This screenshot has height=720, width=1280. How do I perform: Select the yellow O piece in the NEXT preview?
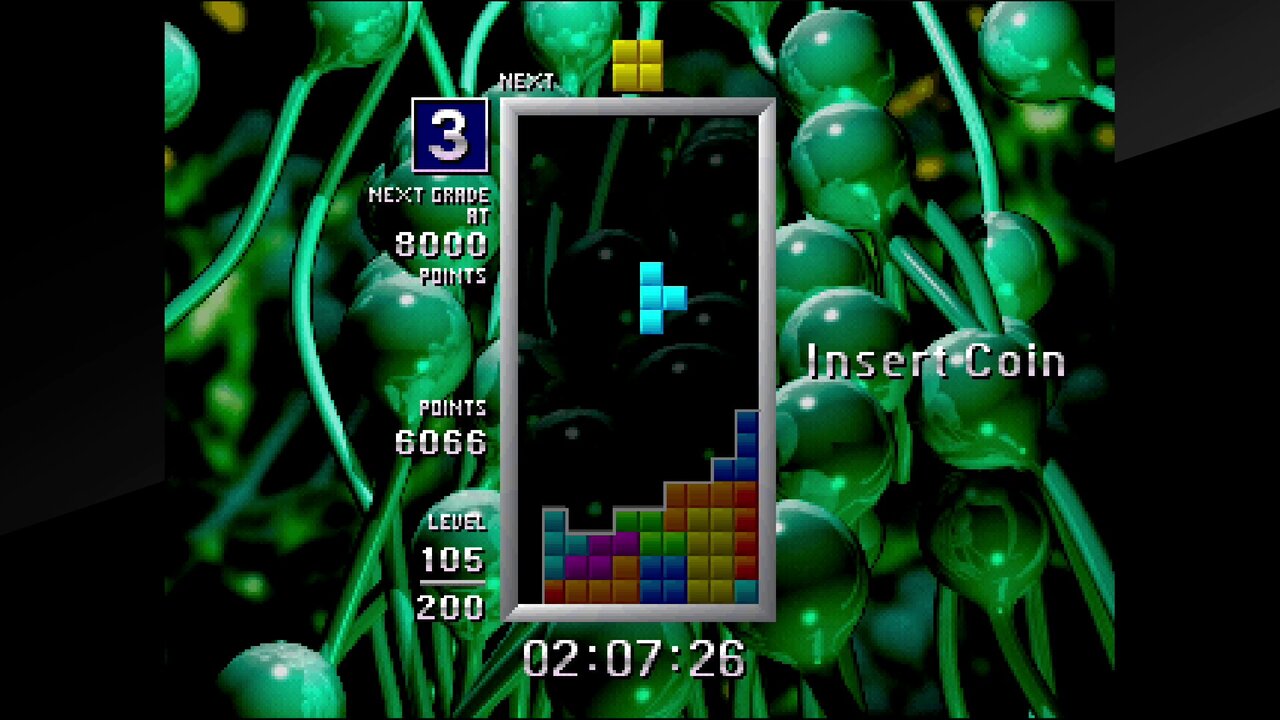click(x=637, y=62)
